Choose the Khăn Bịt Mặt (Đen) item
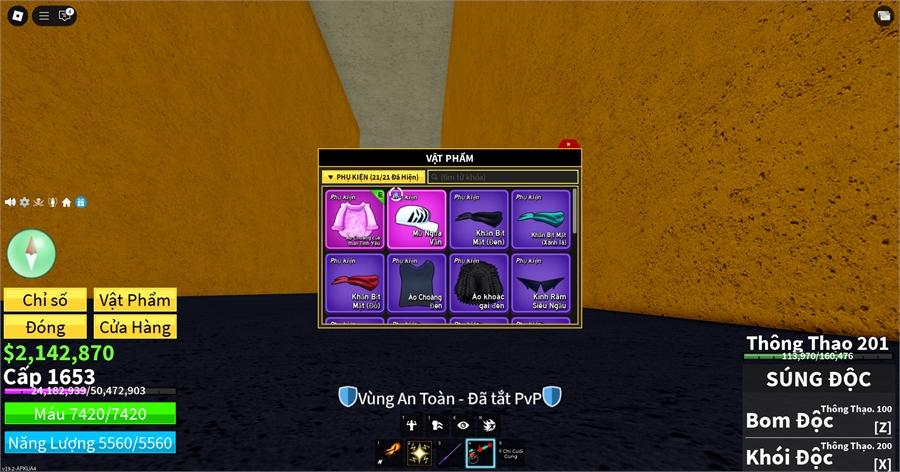 [x=478, y=219]
